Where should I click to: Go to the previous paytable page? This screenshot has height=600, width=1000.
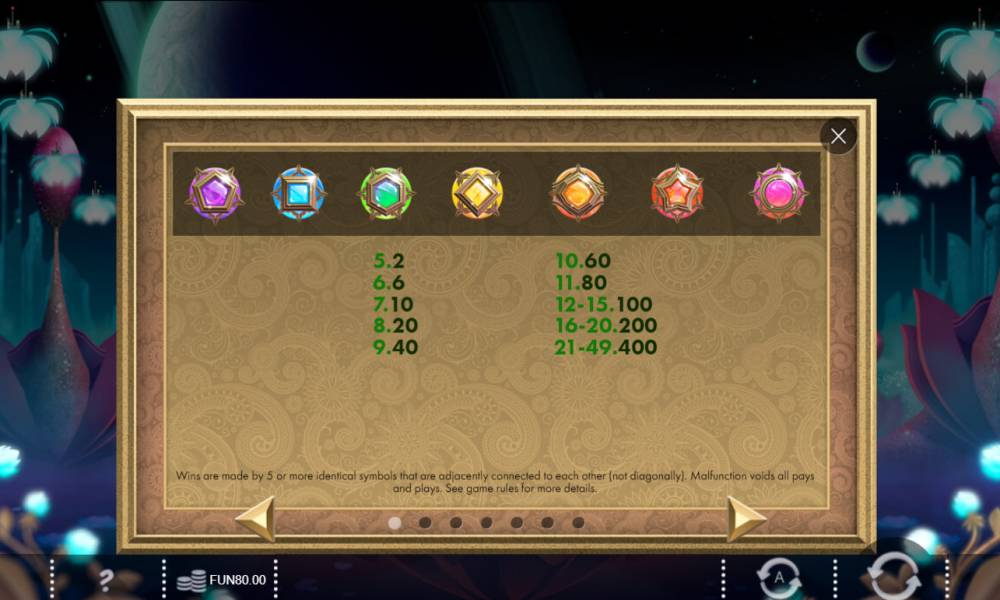pyautogui.click(x=255, y=519)
